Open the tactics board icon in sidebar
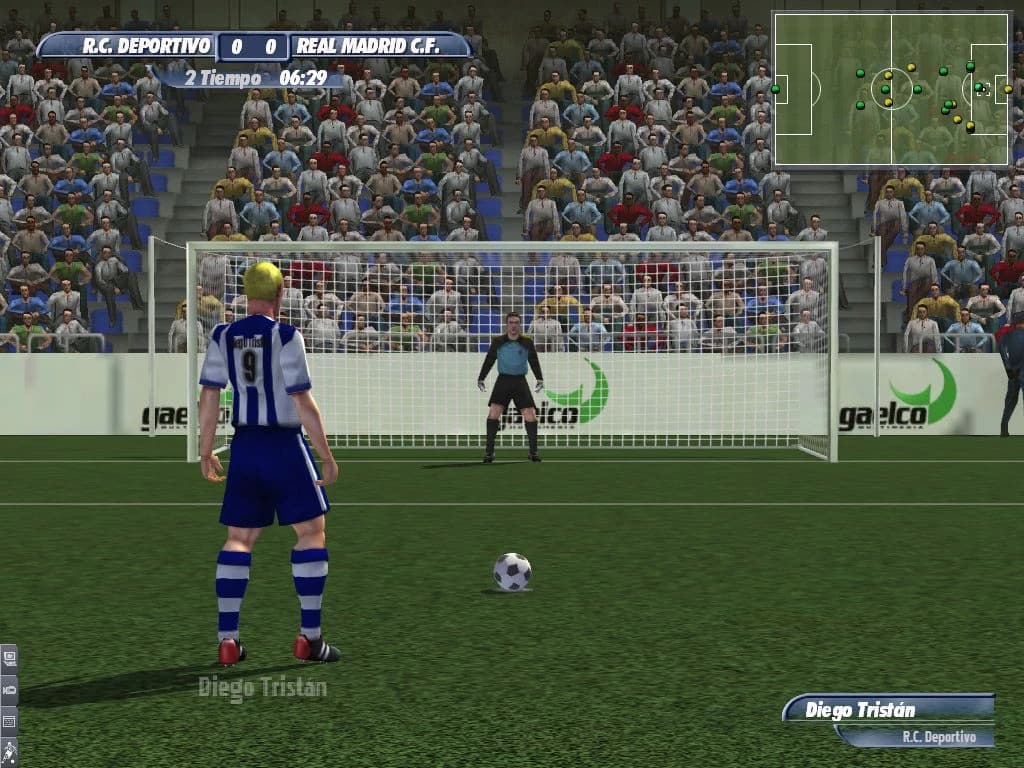This screenshot has height=768, width=1024. point(9,720)
